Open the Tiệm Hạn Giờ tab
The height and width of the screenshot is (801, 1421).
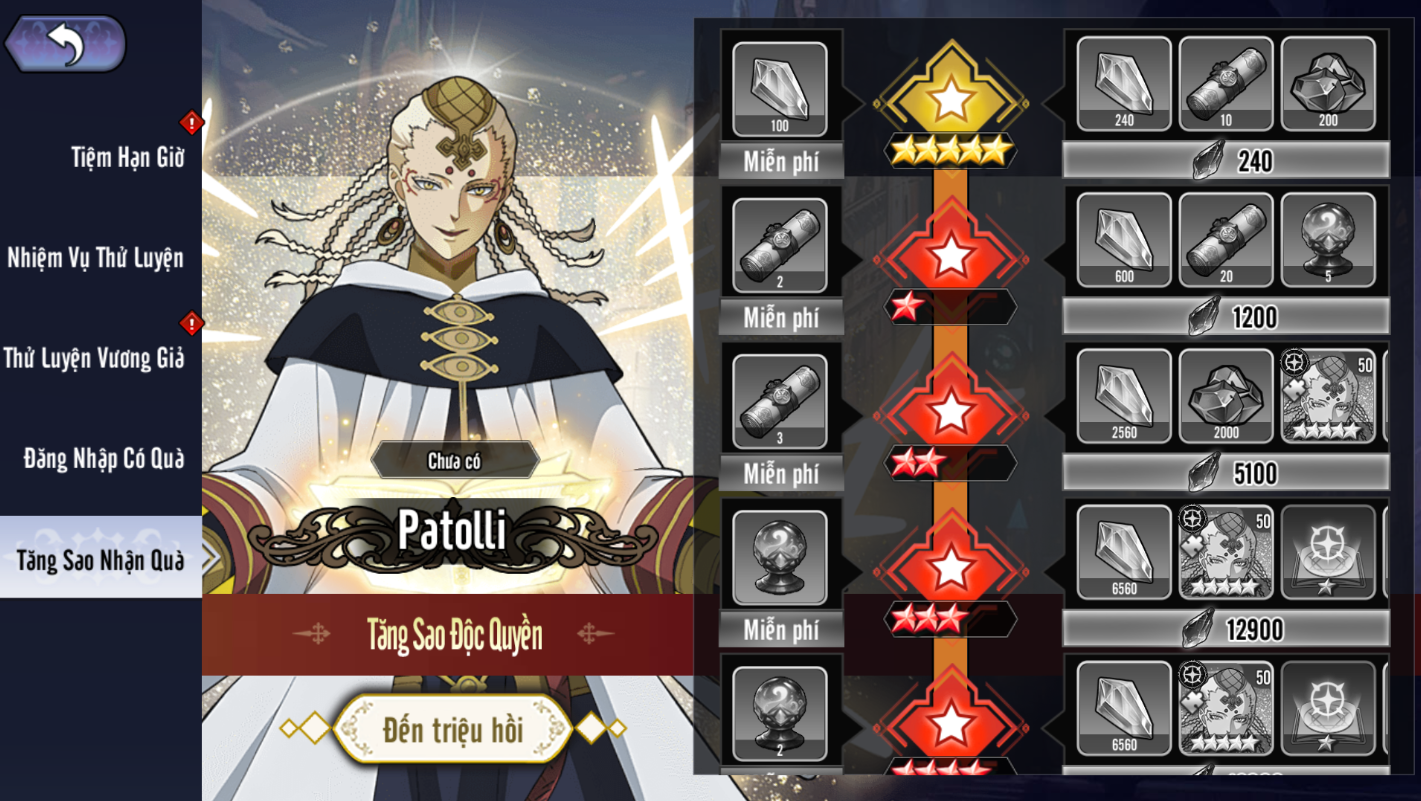point(127,157)
